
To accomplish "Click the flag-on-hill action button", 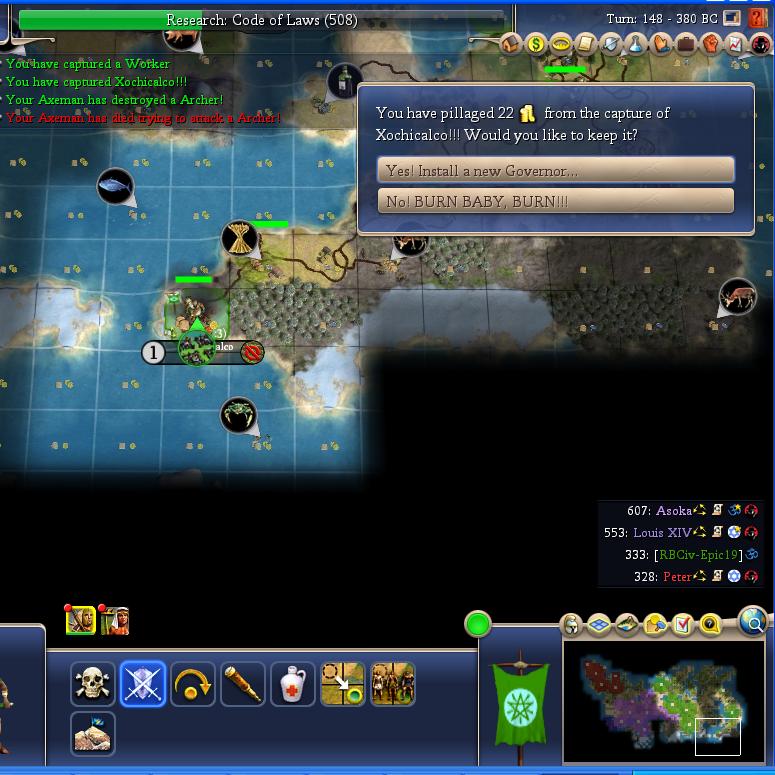I will click(93, 733).
